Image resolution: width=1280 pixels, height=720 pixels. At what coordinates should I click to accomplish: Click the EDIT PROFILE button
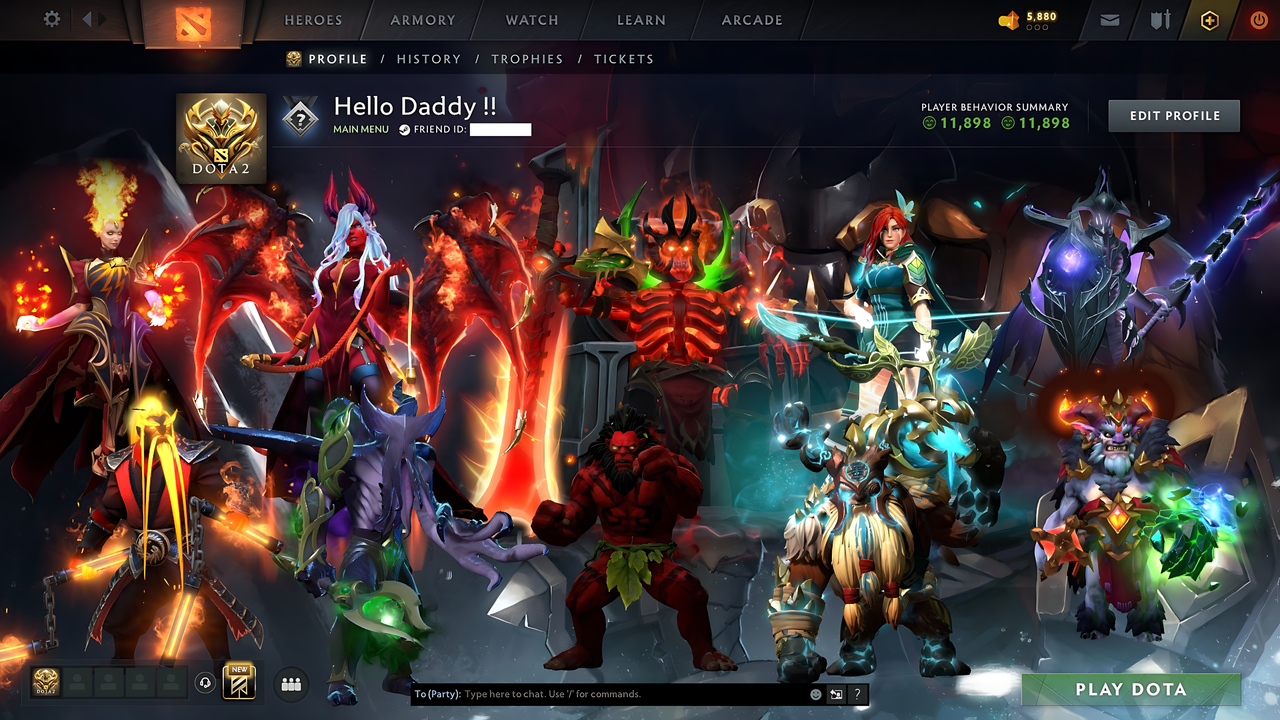point(1173,115)
